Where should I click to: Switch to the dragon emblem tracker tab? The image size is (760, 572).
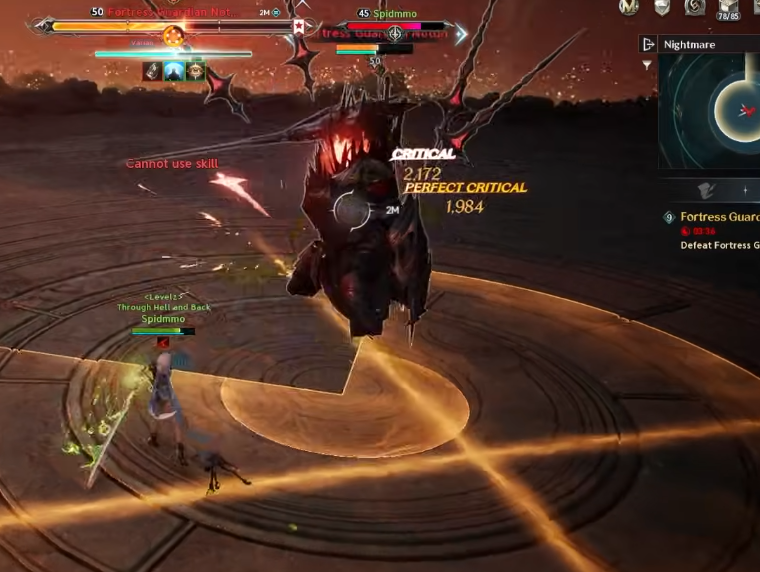click(707, 190)
